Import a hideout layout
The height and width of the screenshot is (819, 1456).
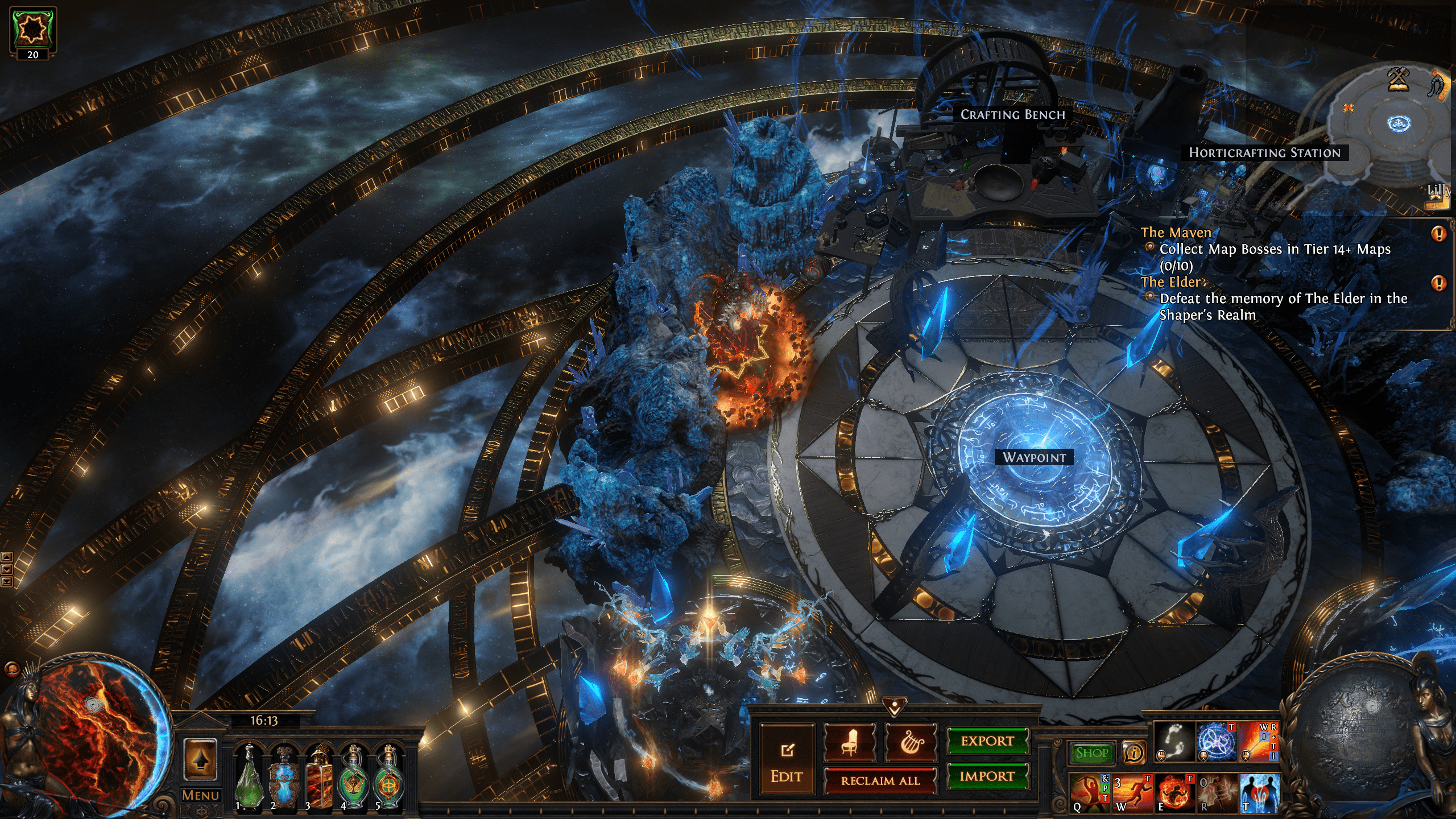coord(987,776)
